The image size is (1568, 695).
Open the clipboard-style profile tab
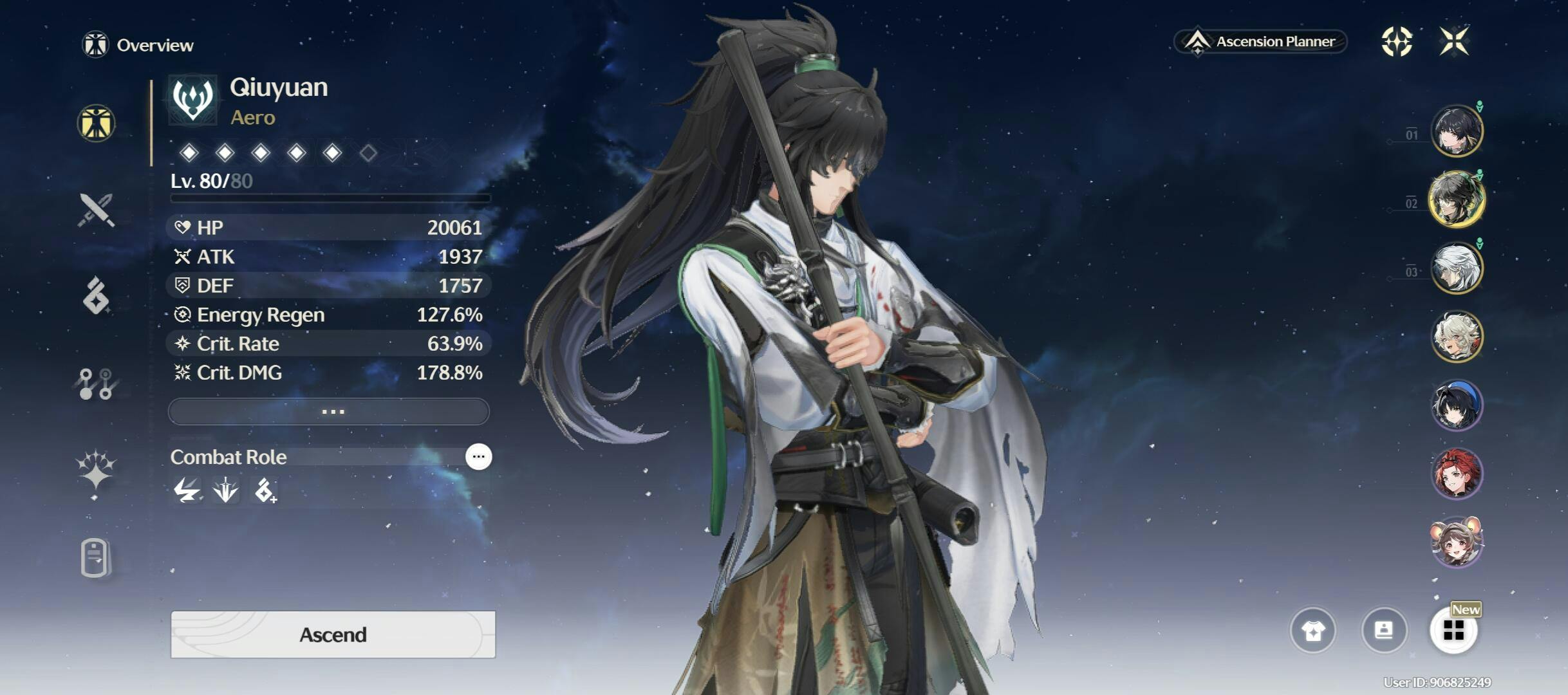click(x=96, y=557)
